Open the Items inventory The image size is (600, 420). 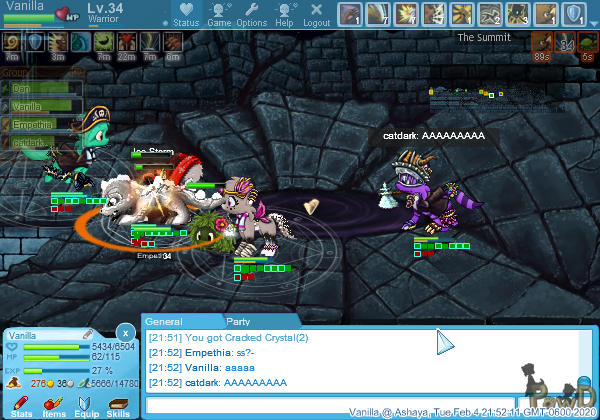pos(53,405)
